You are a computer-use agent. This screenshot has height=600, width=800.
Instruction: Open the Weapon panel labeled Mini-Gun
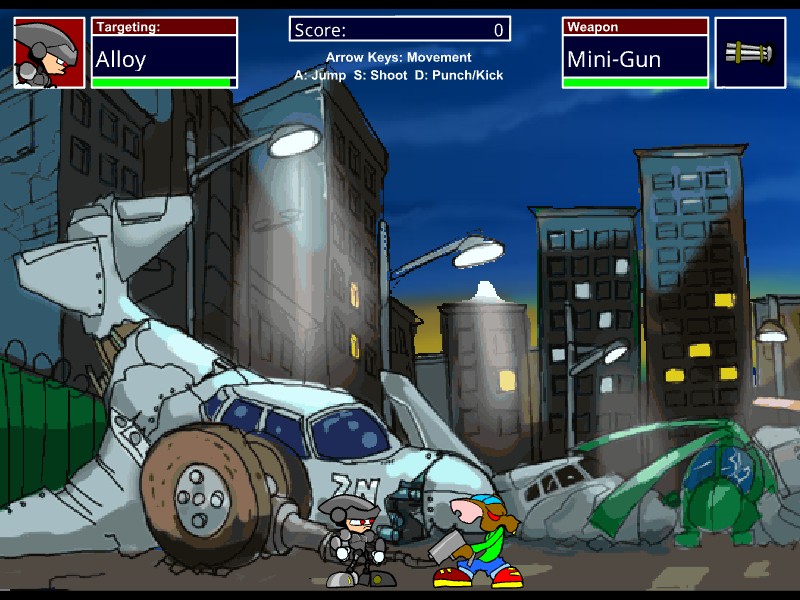(x=635, y=53)
